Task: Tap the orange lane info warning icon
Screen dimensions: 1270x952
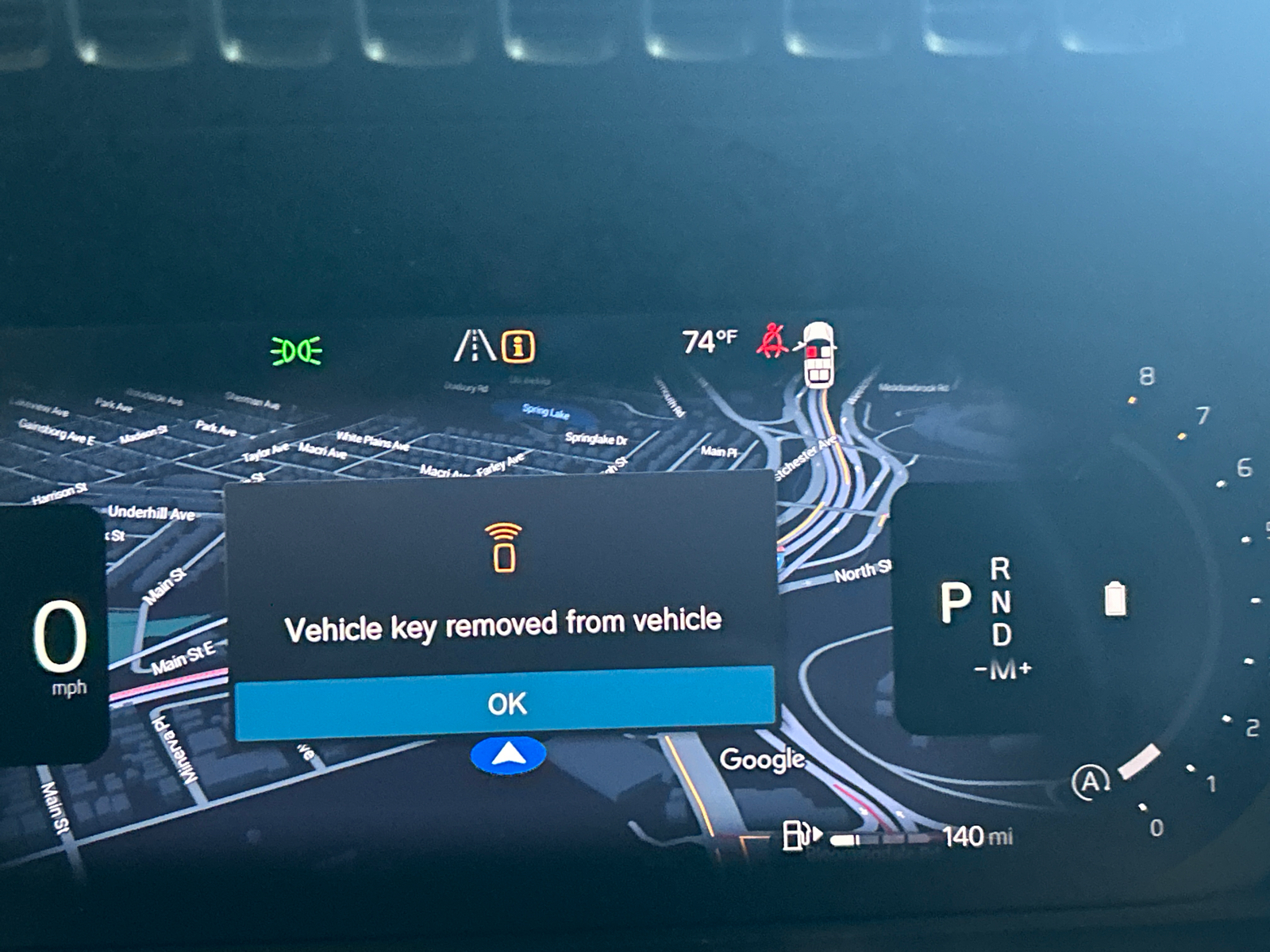Action: (x=518, y=347)
